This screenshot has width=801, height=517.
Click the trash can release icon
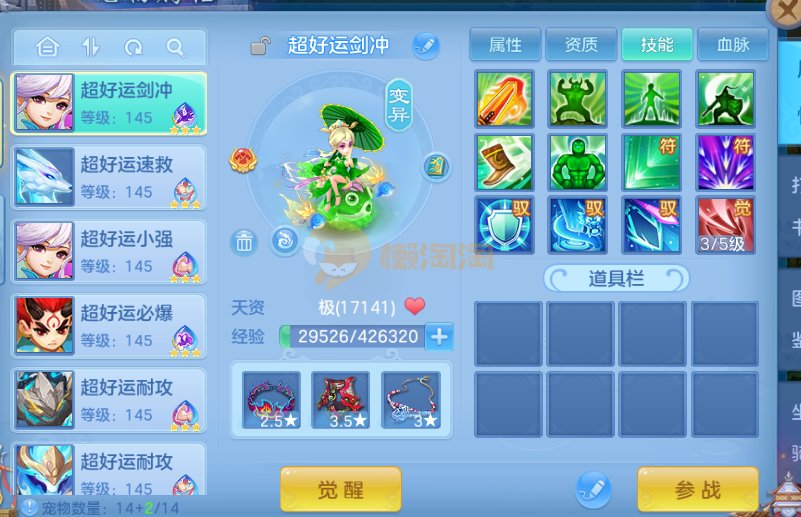pos(244,241)
